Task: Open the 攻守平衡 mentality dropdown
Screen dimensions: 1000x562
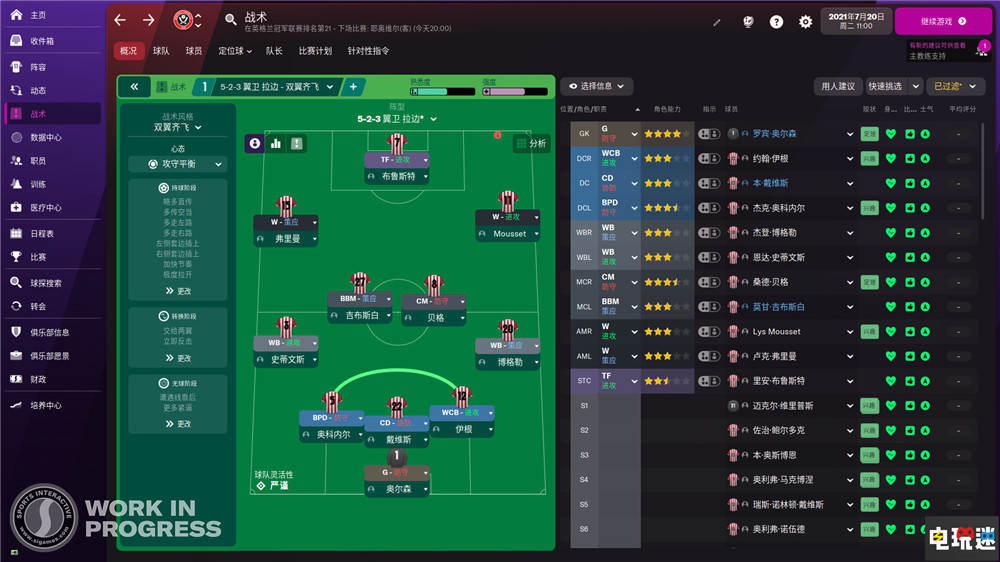Action: [x=178, y=164]
